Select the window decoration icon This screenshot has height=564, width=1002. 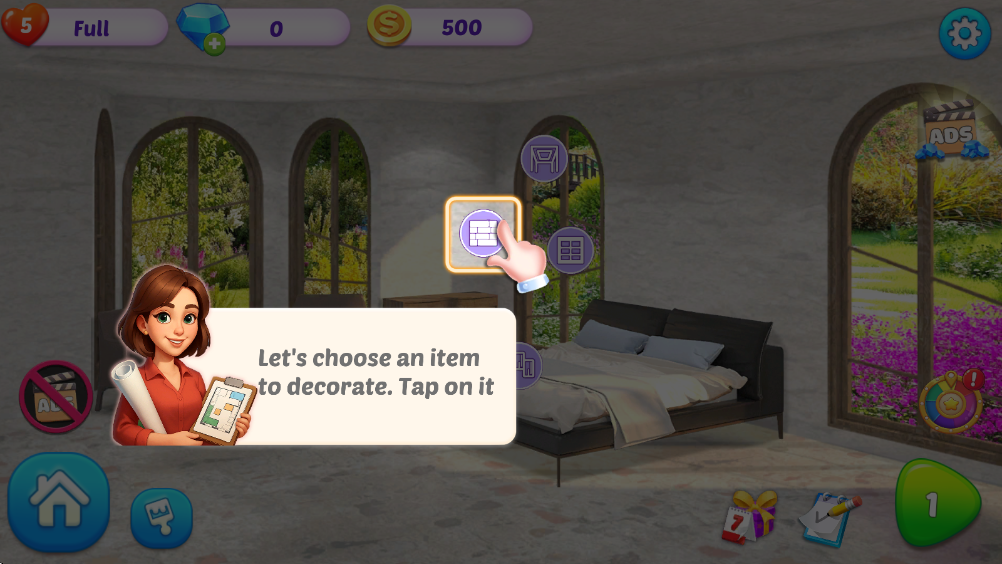(x=570, y=250)
